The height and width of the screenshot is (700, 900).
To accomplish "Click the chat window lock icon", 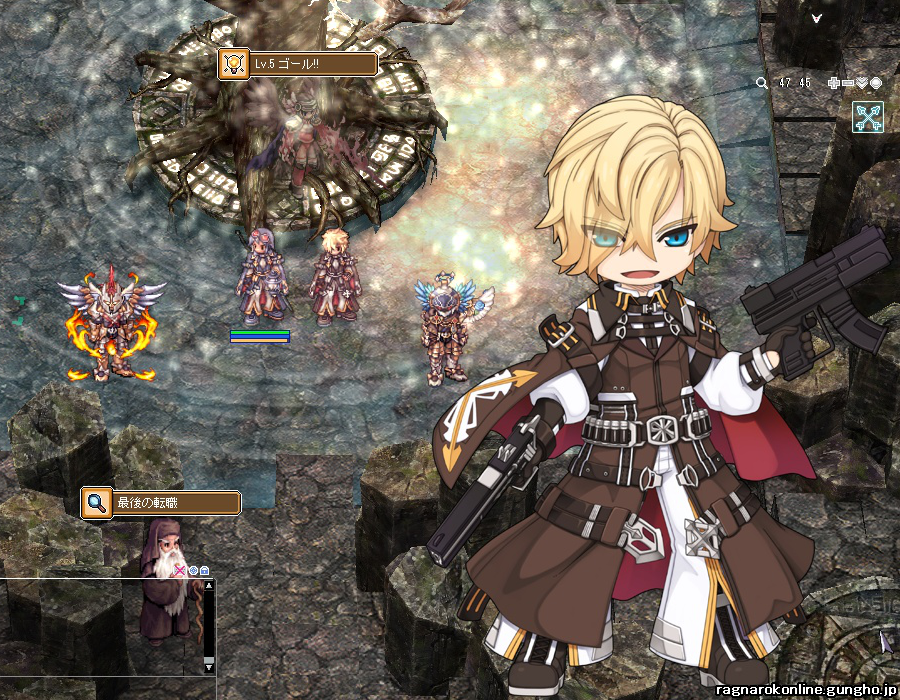I will (x=204, y=570).
